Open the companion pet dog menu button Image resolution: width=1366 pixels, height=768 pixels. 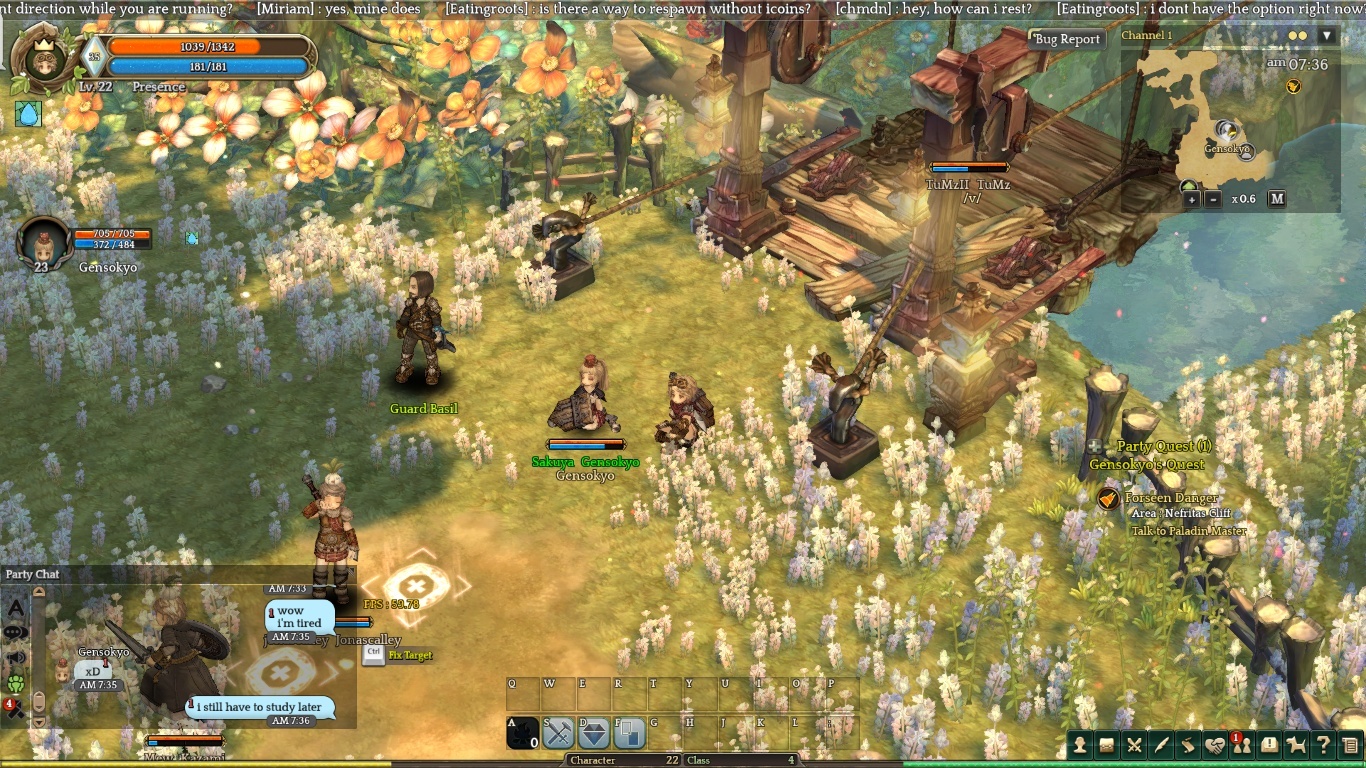(1296, 744)
